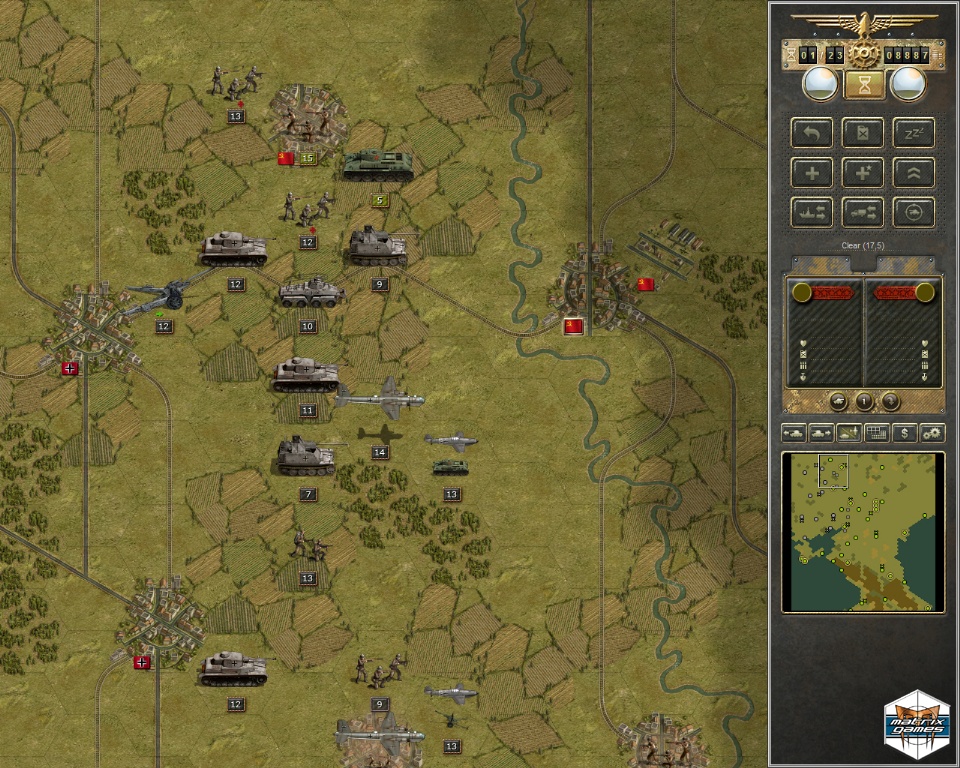Viewport: 960px width, 768px height.
Task: Toggle the ground/air view button
Action: [849, 433]
